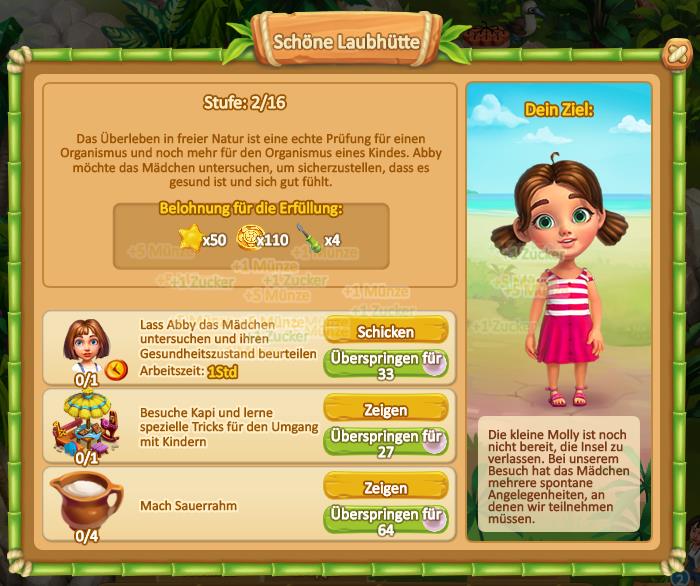Screen dimensions: 700x586
Task: Skip the Kapi visit for 27
Action: [385, 443]
